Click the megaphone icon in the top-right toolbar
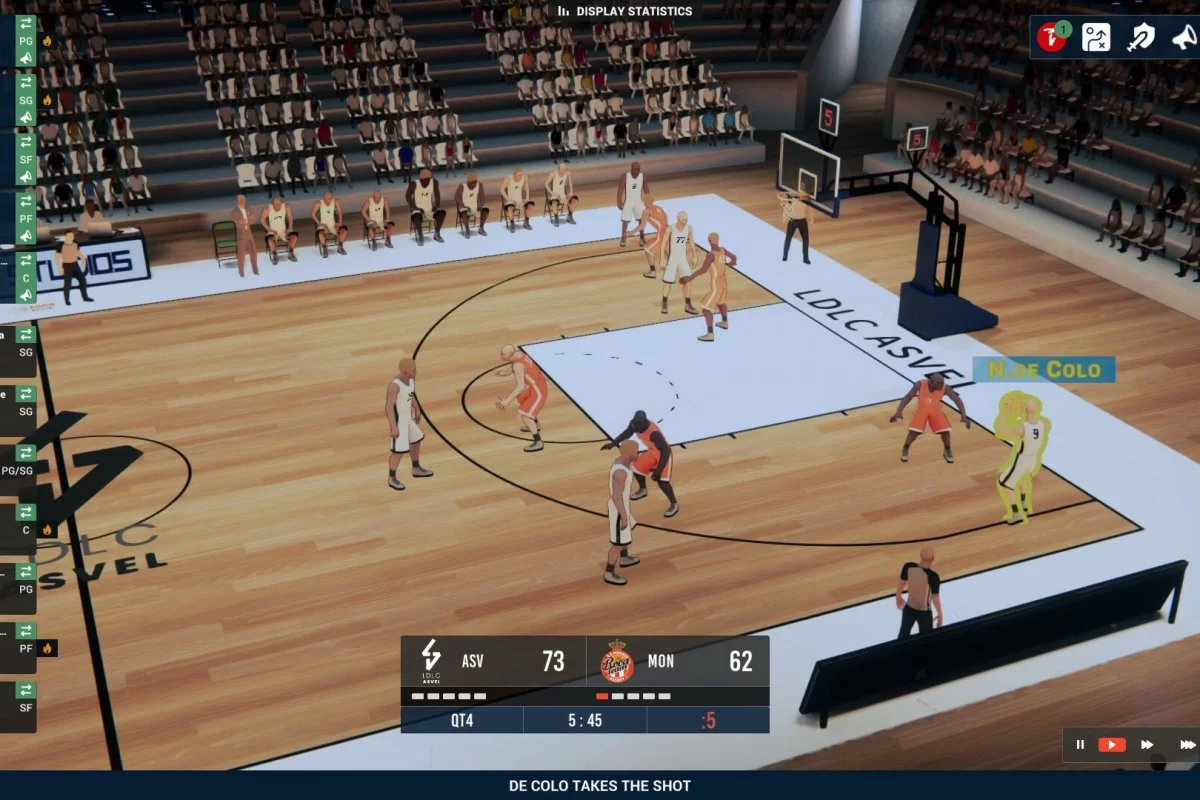Screen dimensions: 1200x800 pyautogui.click(x=1183, y=38)
